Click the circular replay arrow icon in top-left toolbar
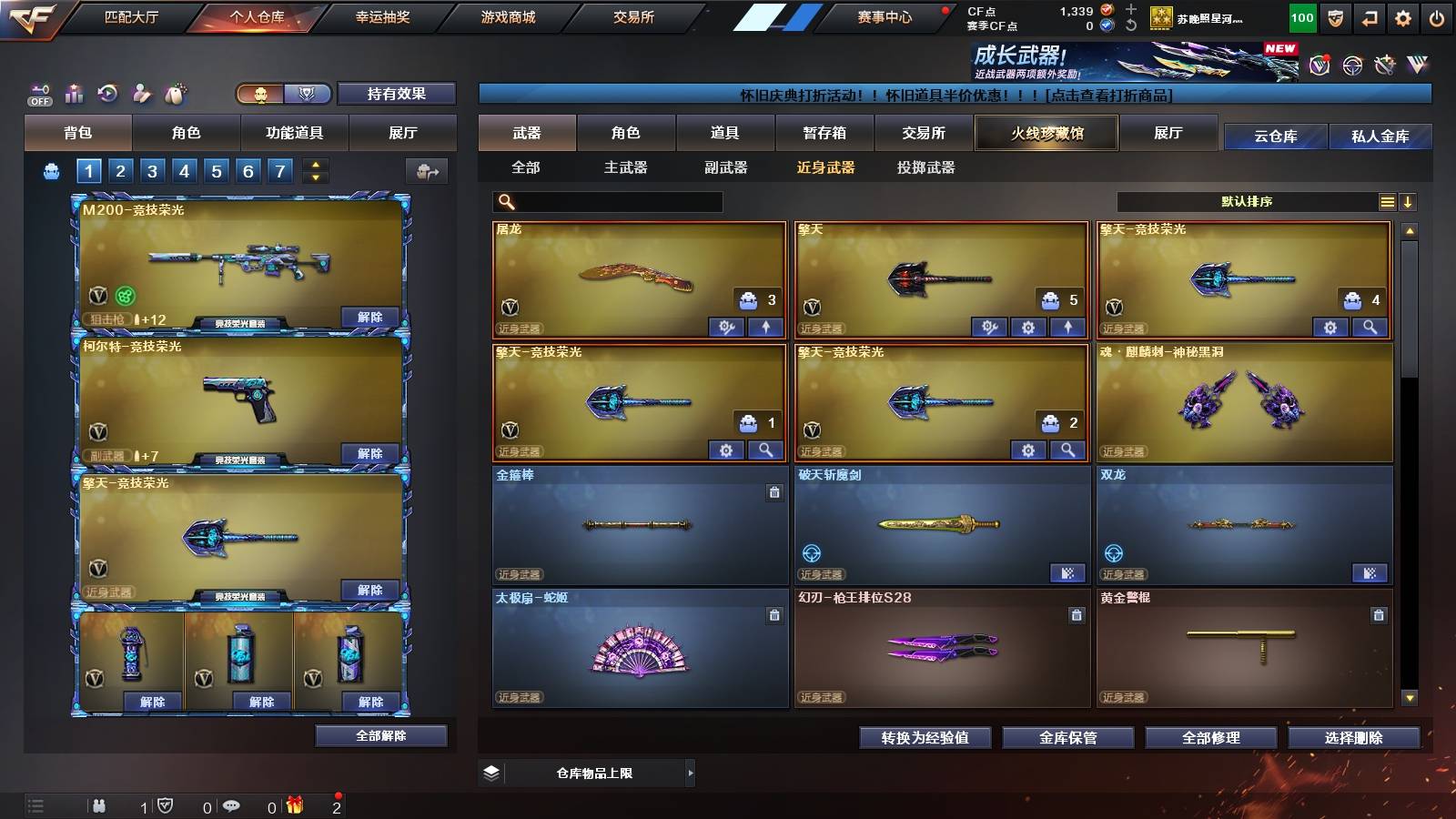Image resolution: width=1456 pixels, height=819 pixels. (x=107, y=94)
